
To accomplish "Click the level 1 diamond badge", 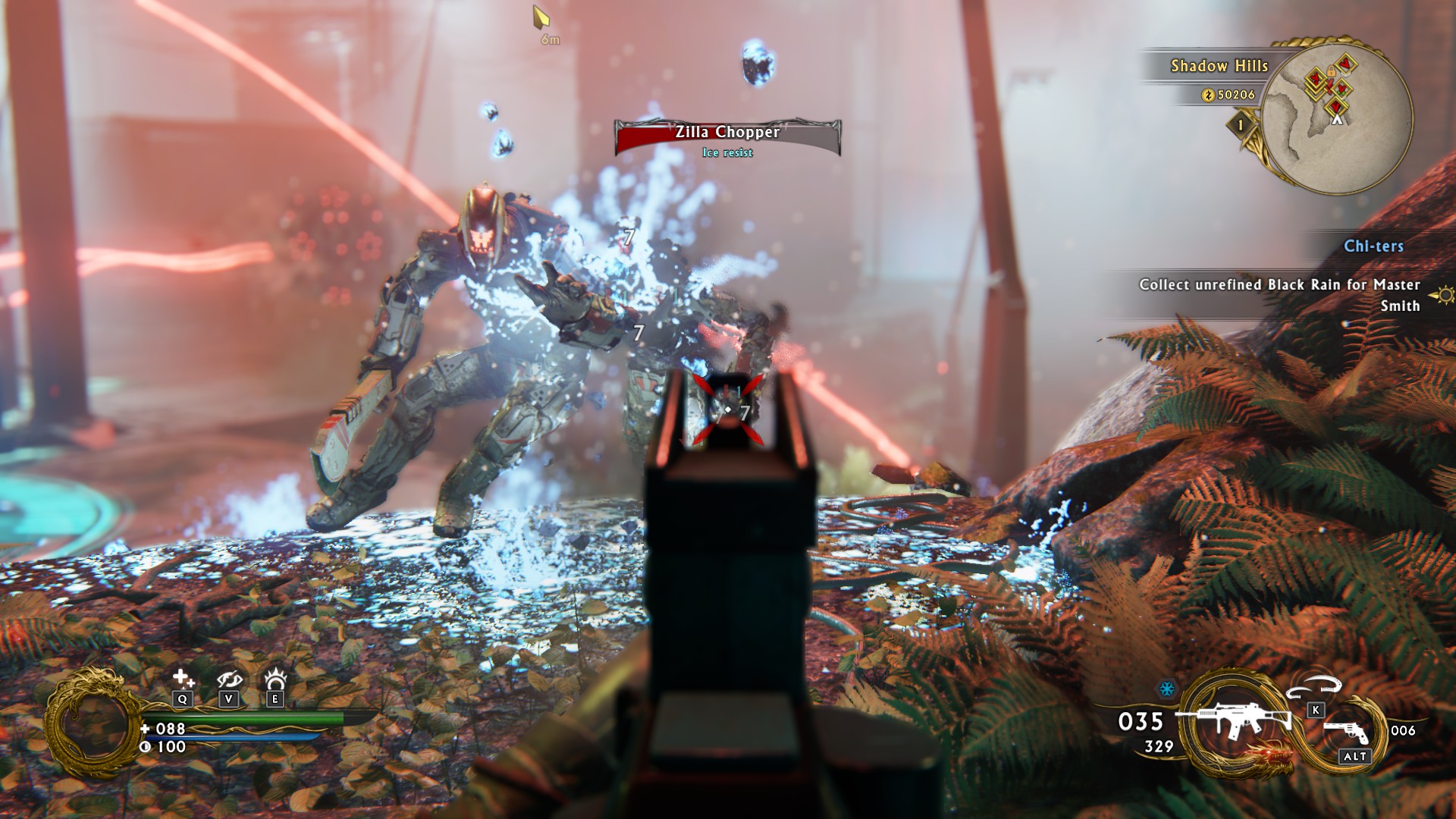I will pos(1241,125).
